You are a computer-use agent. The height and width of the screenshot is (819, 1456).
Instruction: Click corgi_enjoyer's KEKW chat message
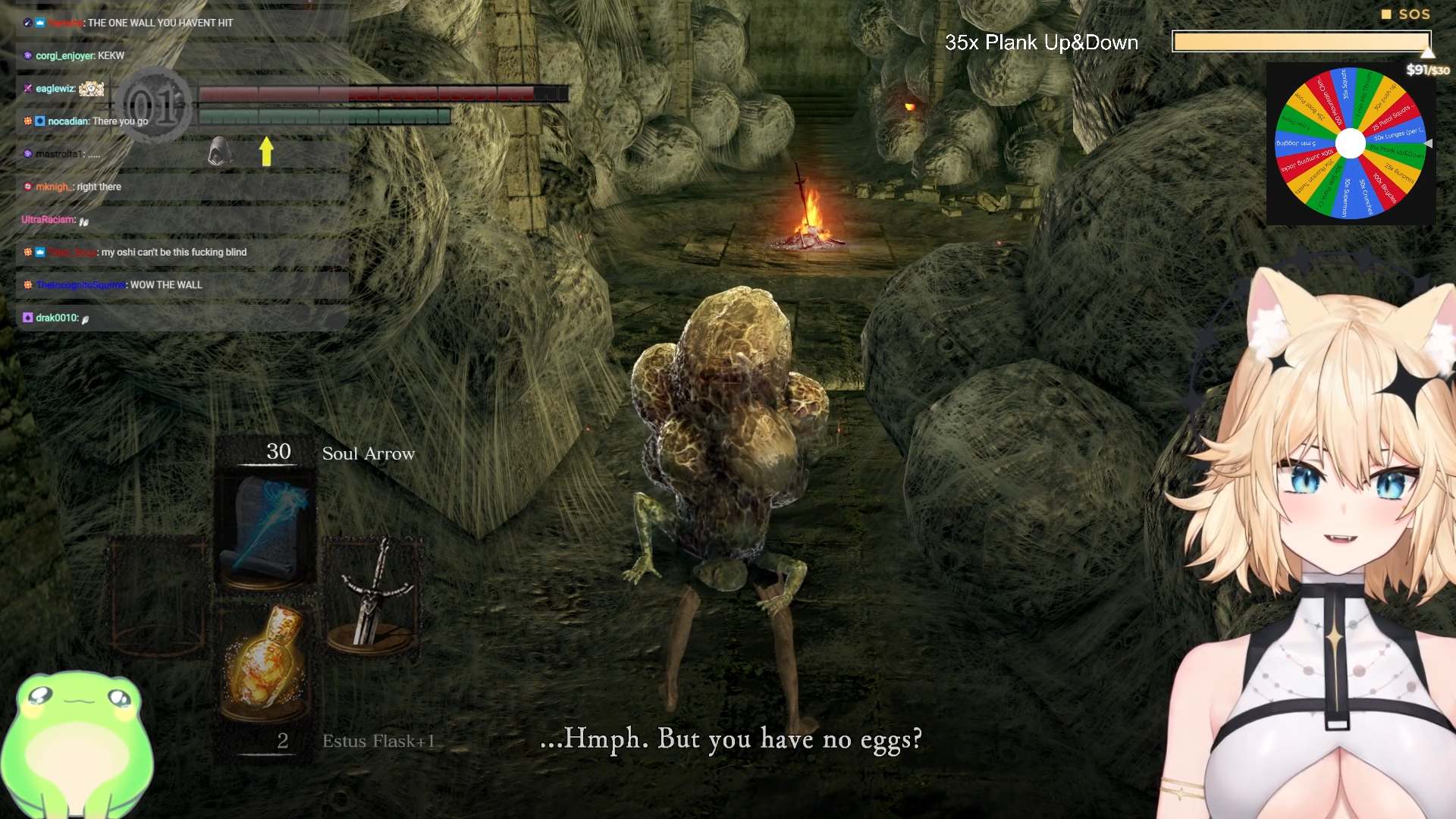(x=80, y=55)
